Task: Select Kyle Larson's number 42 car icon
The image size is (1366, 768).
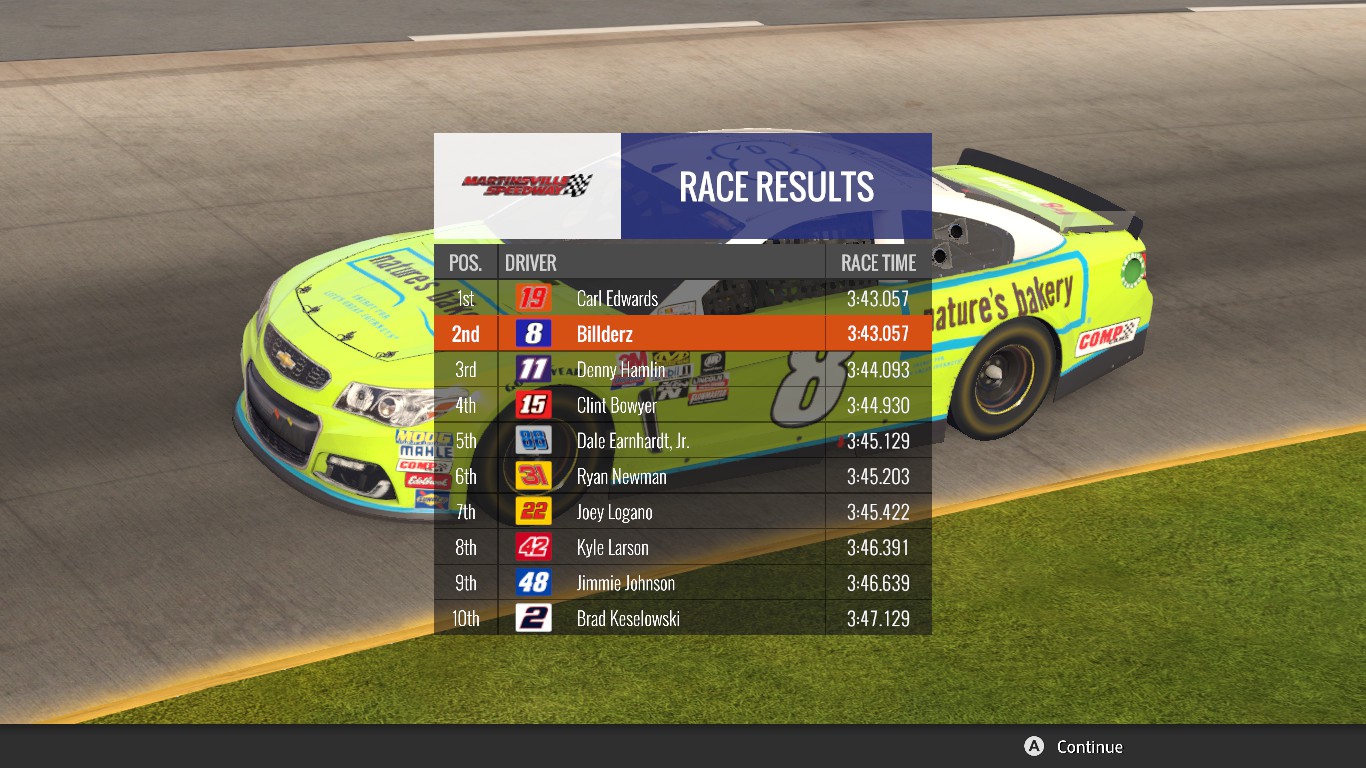Action: pyautogui.click(x=532, y=547)
